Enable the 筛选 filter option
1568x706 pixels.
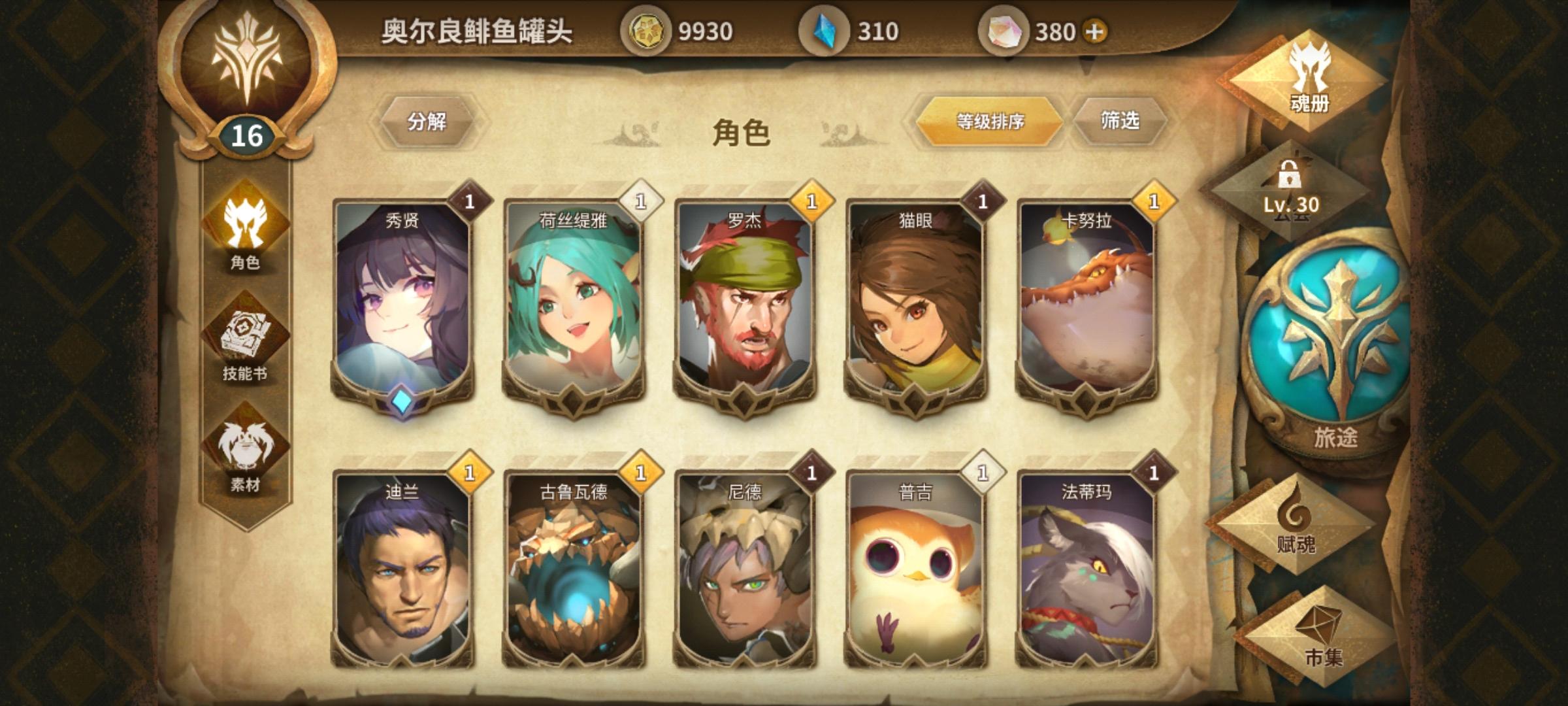coord(1124,122)
